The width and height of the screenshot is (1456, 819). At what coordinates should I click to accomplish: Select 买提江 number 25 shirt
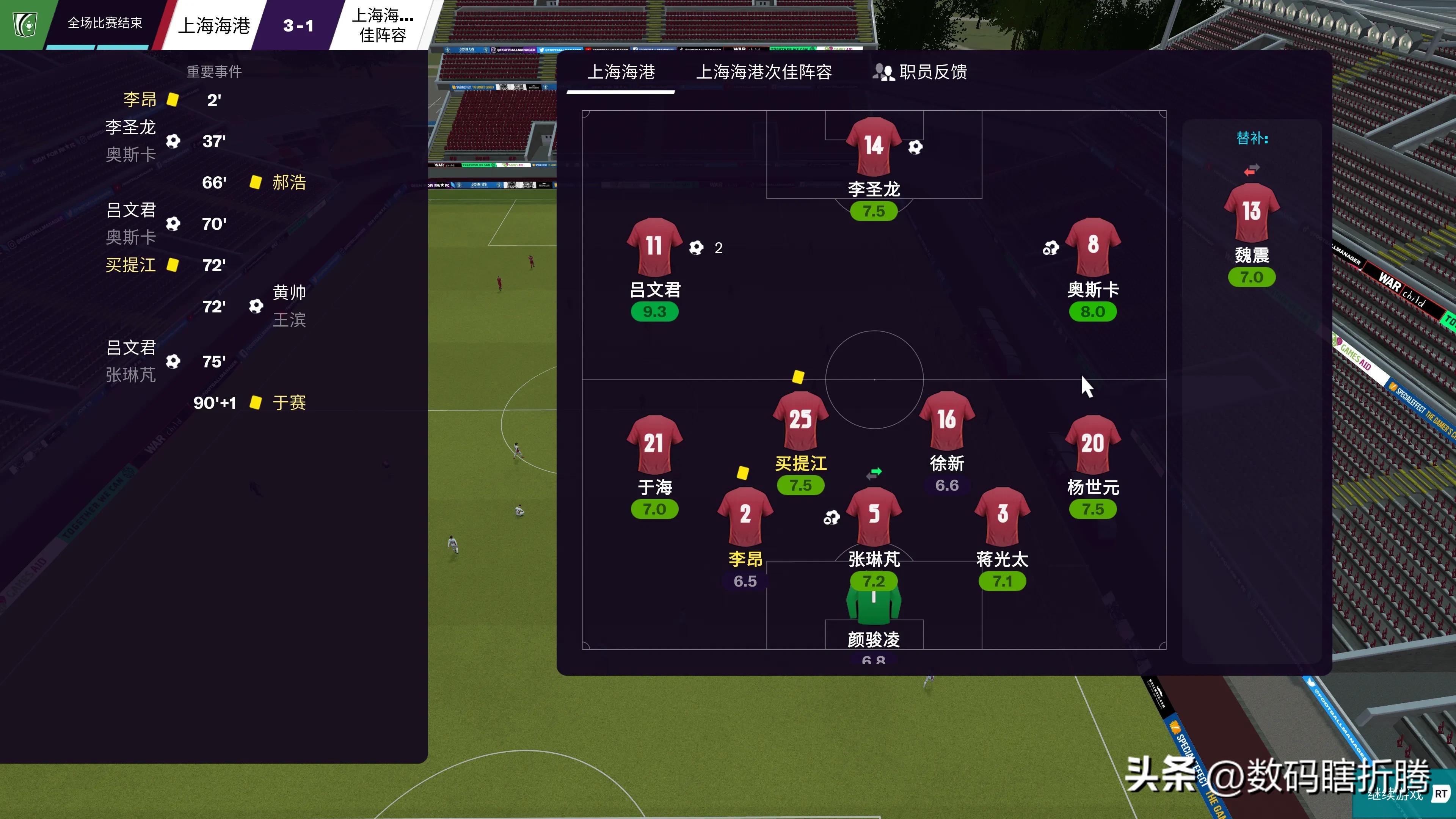[800, 420]
